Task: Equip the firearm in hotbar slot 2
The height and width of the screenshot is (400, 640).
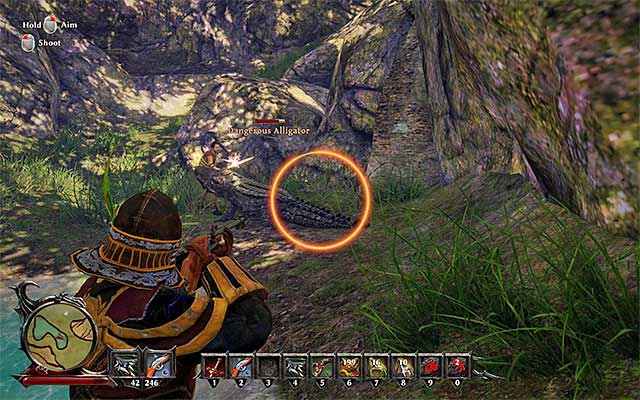Action: coord(241,366)
